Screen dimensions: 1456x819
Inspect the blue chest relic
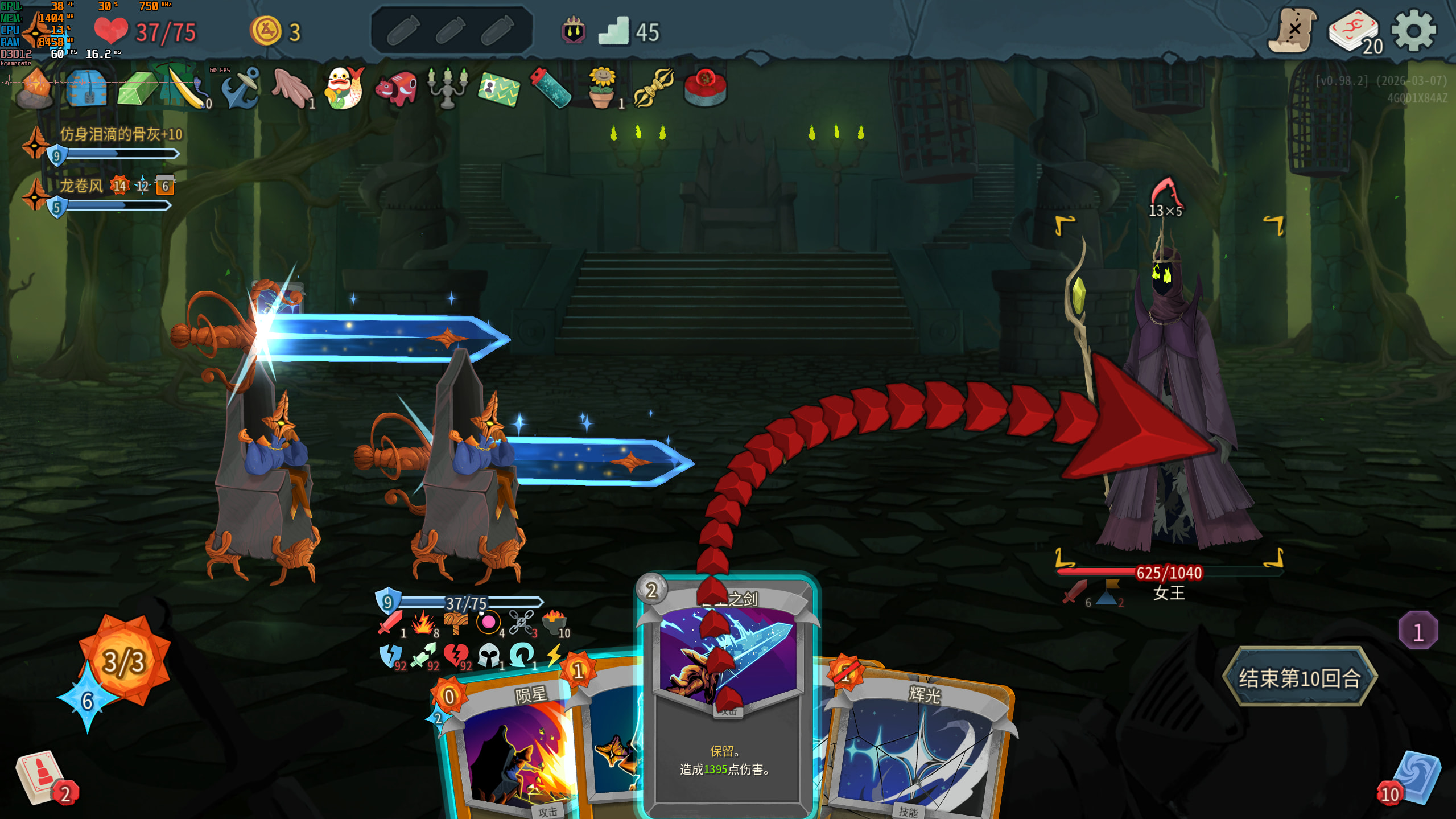[86, 88]
